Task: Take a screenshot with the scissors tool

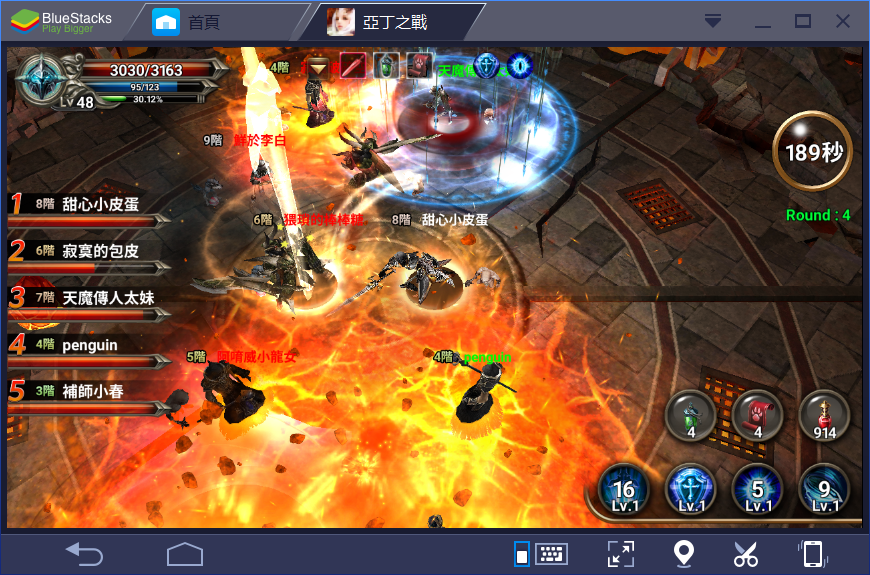Action: click(x=746, y=553)
